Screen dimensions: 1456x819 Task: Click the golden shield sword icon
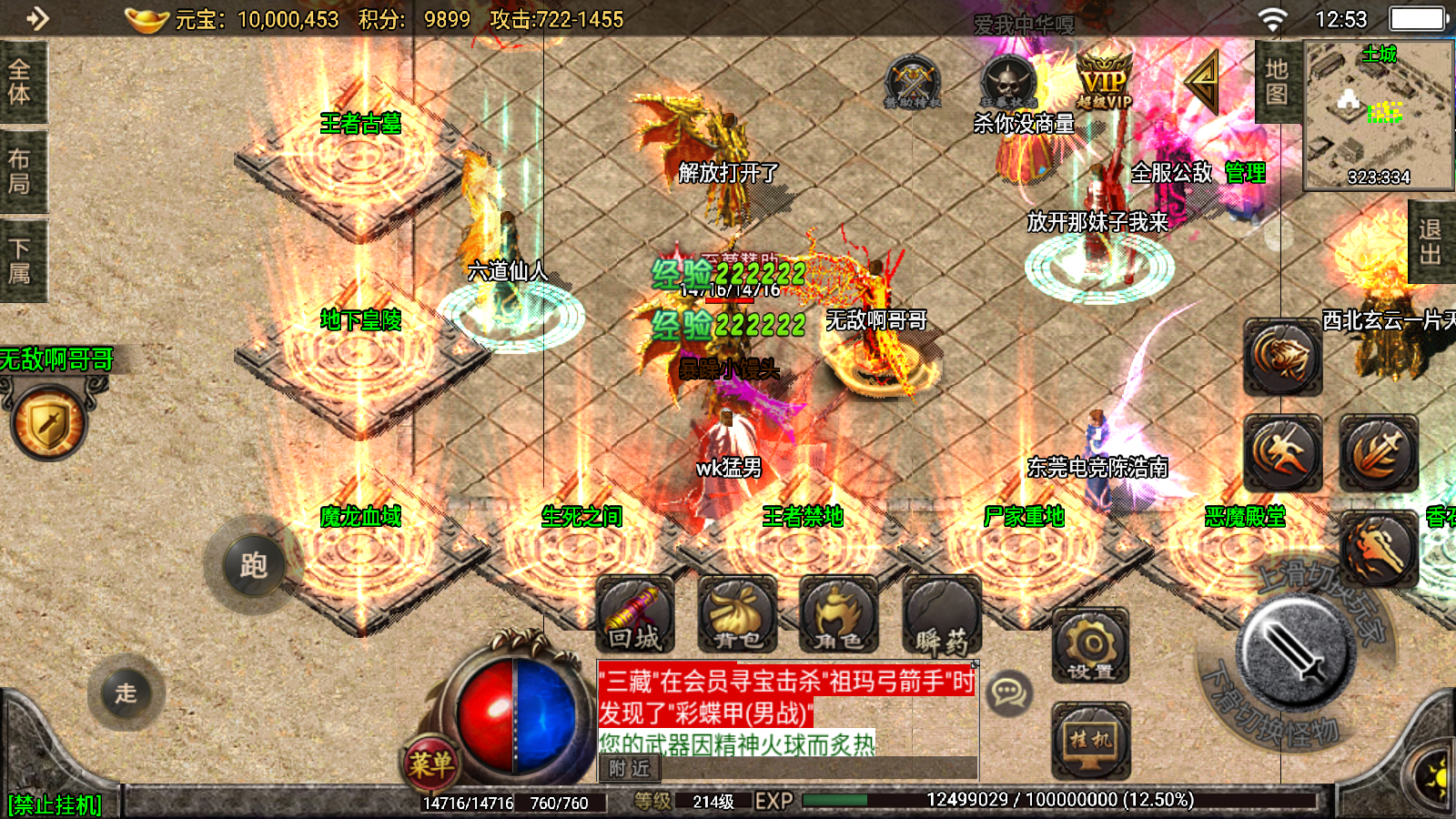(50, 422)
